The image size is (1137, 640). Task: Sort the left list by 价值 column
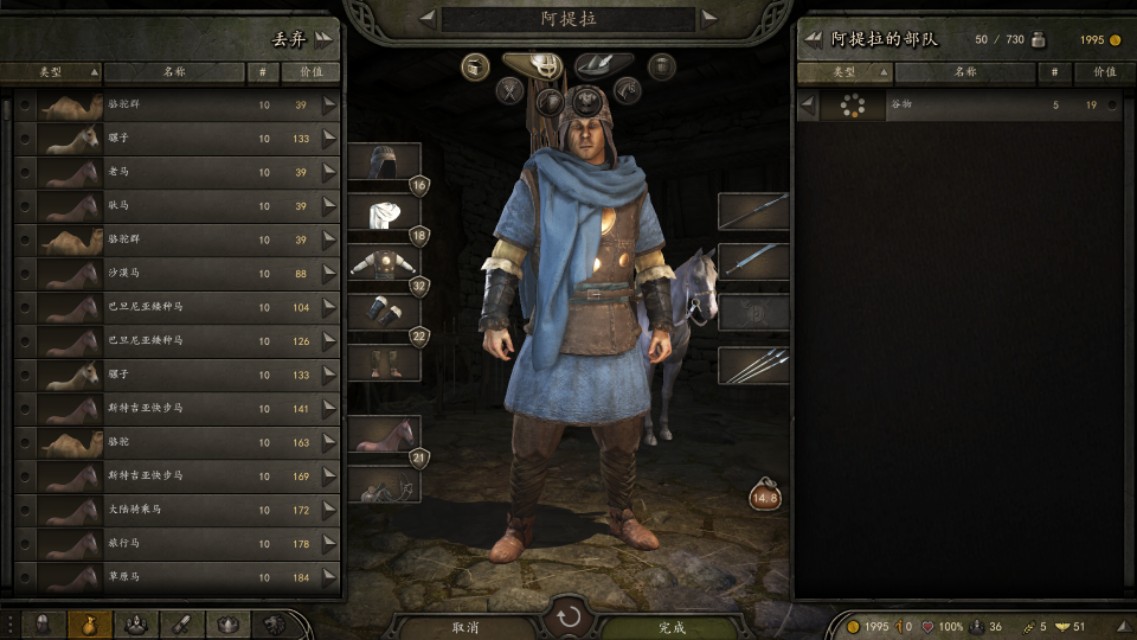pyautogui.click(x=310, y=72)
